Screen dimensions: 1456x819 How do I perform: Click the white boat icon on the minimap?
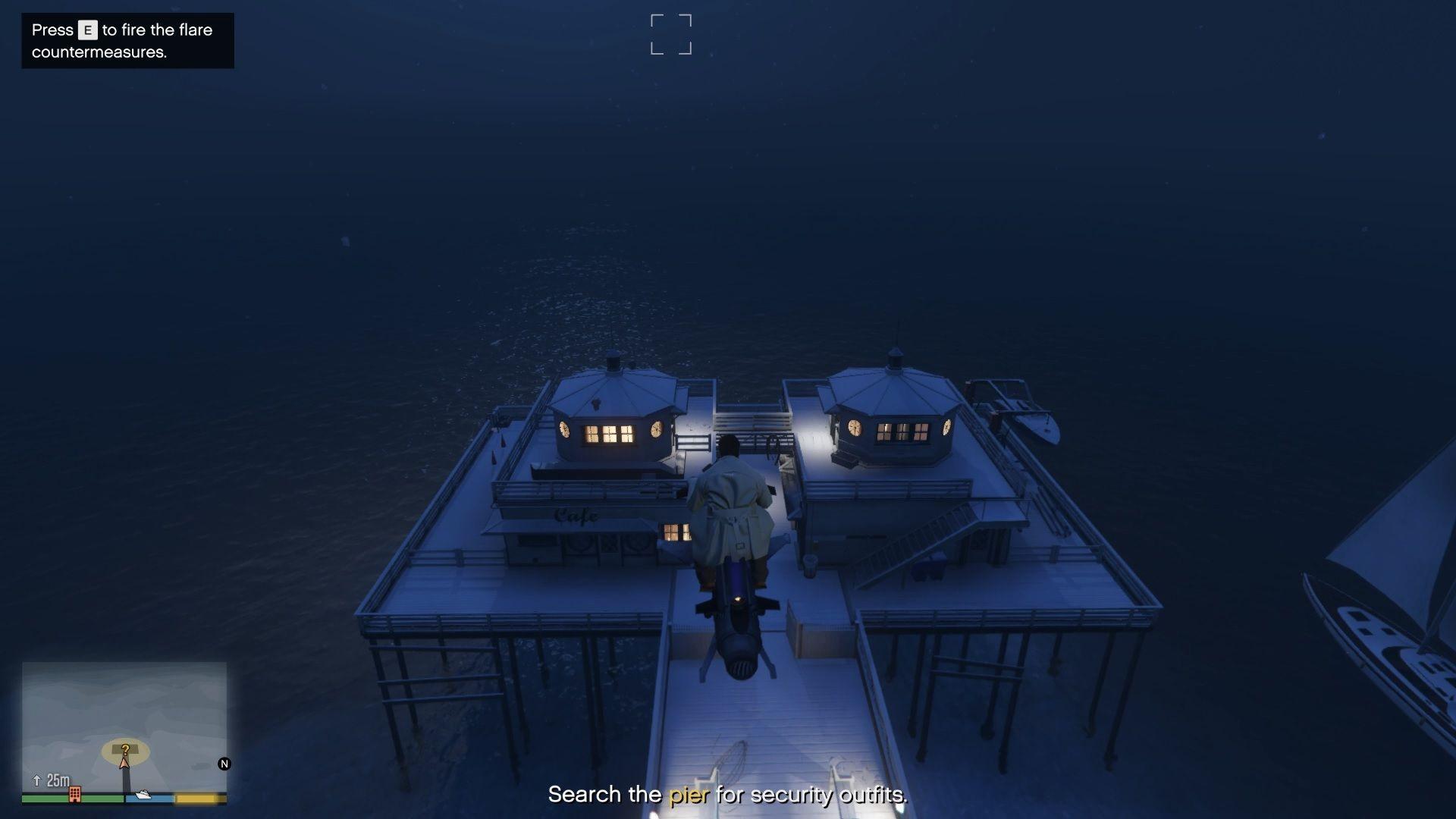coord(143,795)
